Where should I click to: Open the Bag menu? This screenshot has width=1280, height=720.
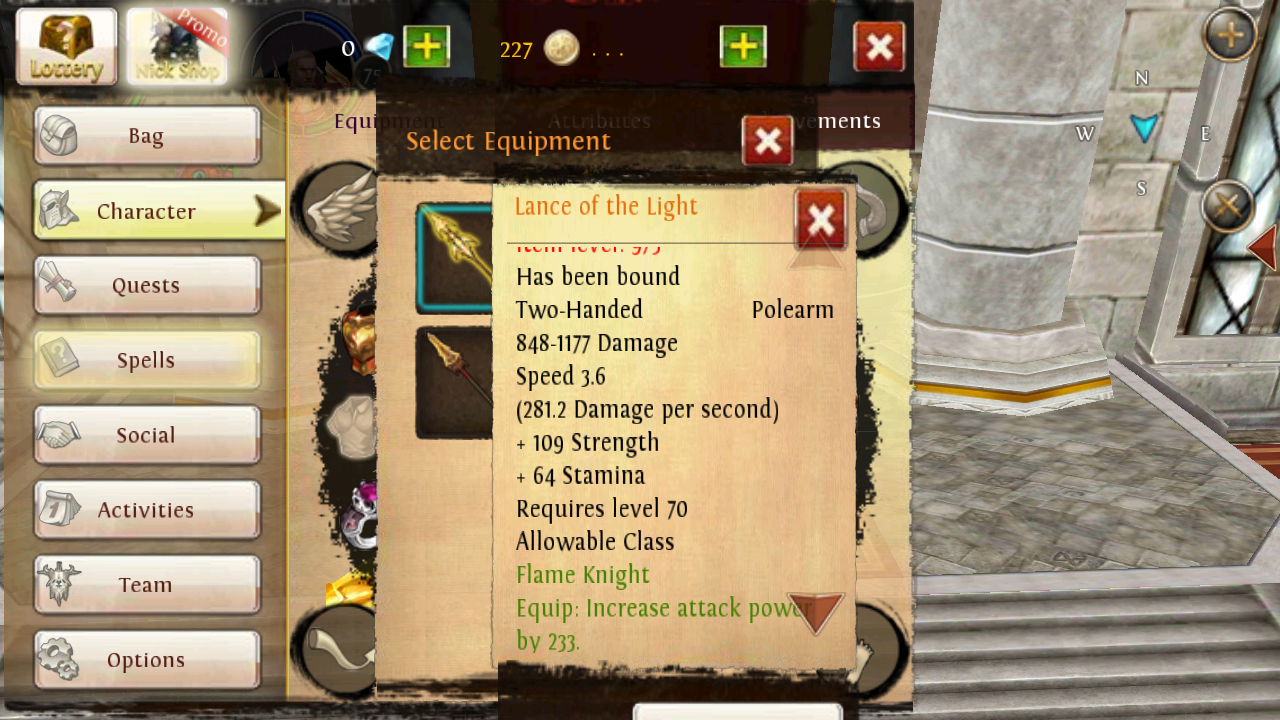(147, 136)
